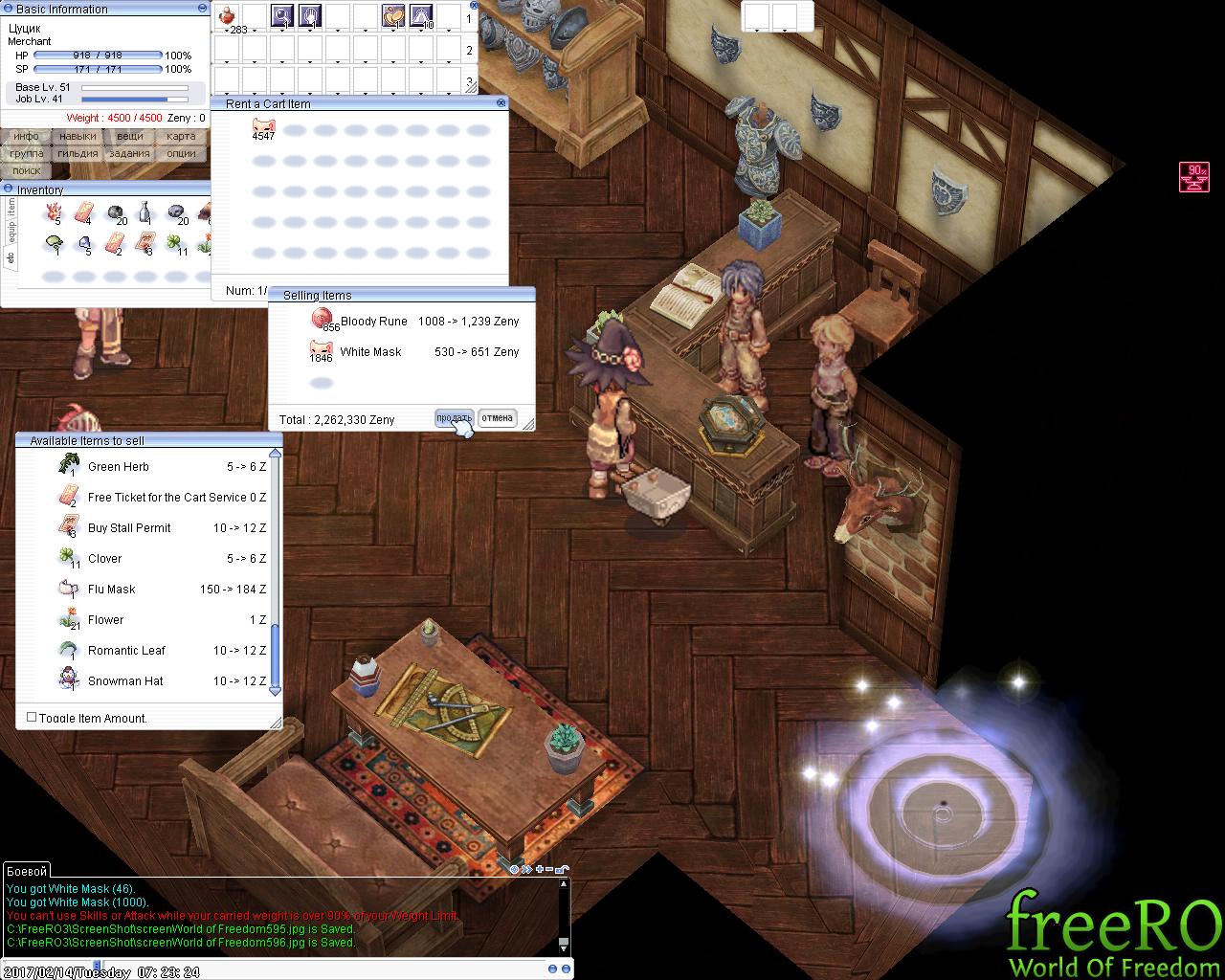Open the гильдия (guild) menu button
The image size is (1225, 980).
pyautogui.click(x=78, y=153)
